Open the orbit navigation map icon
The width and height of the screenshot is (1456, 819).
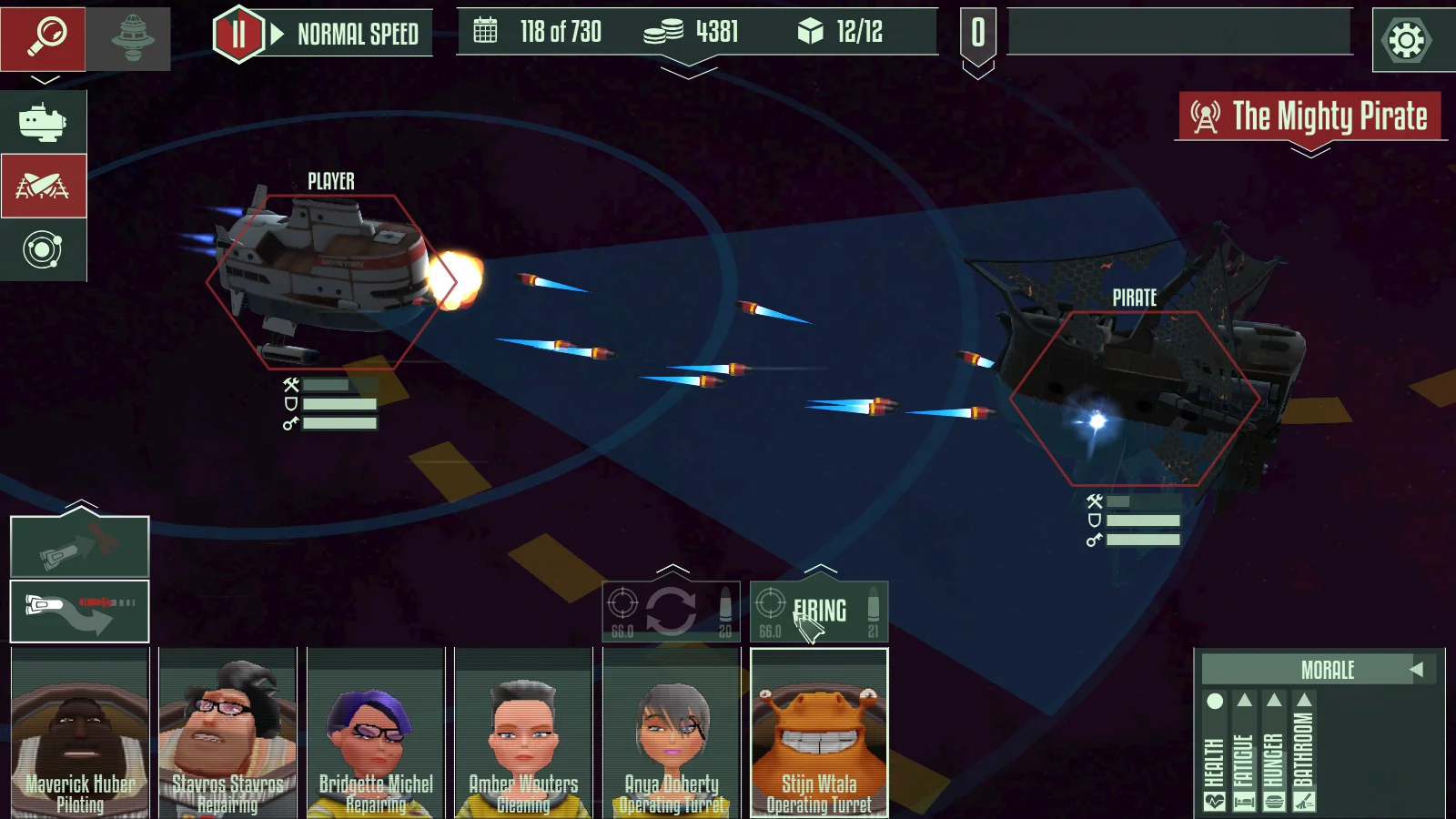[43, 250]
